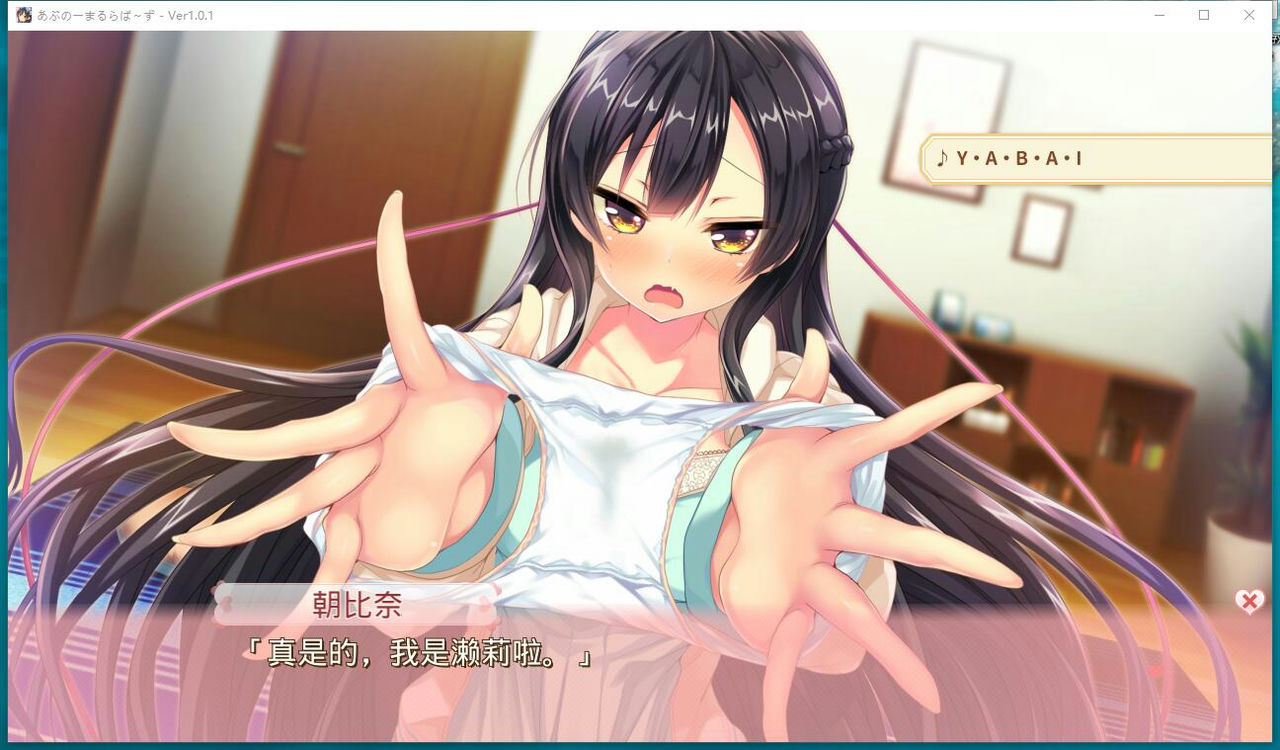Minimize the game window
The image size is (1280, 750).
click(x=1158, y=15)
